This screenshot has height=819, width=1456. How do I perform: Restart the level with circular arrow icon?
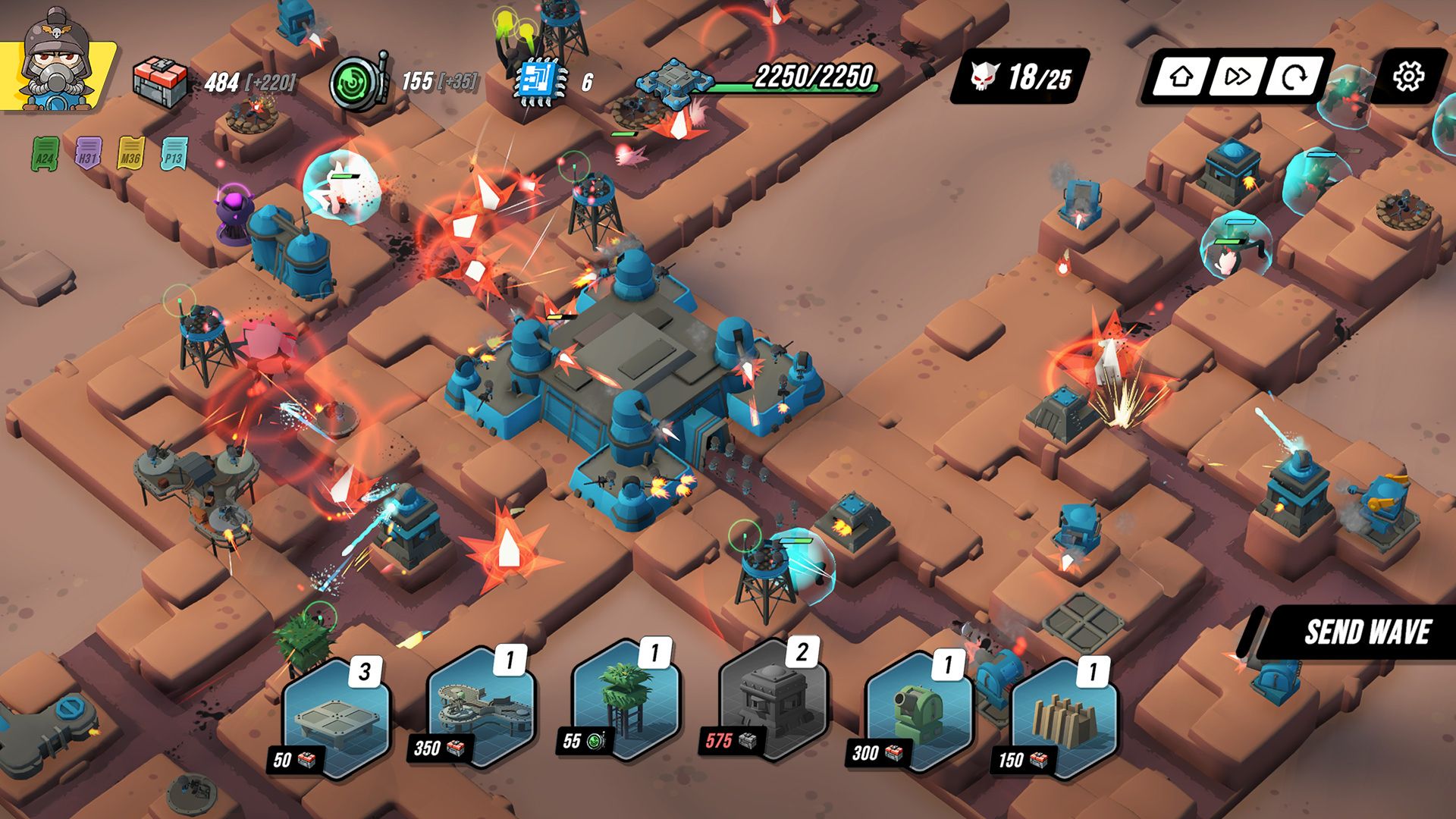pyautogui.click(x=1294, y=76)
